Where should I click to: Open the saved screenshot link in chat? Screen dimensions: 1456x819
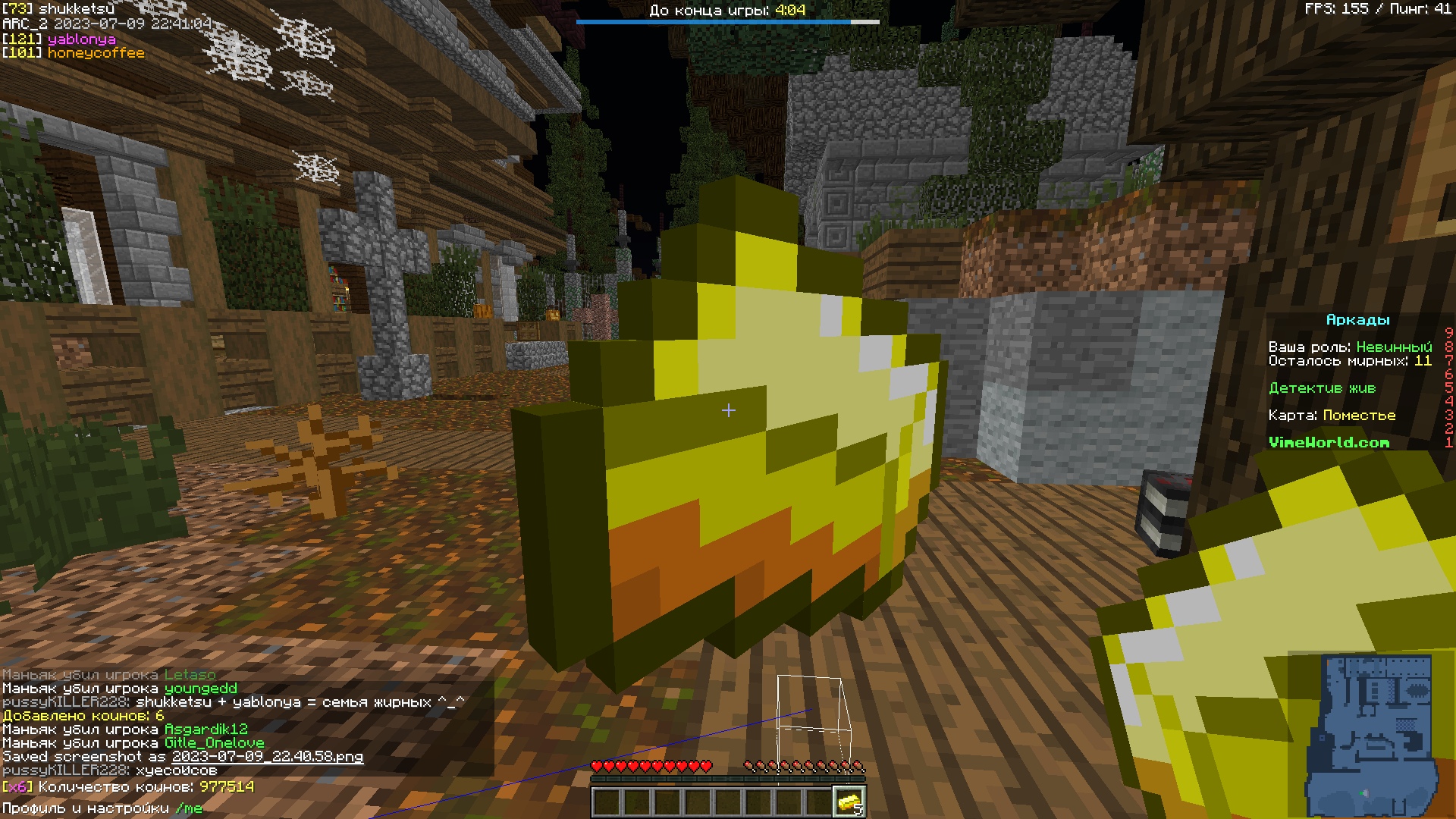(x=267, y=757)
